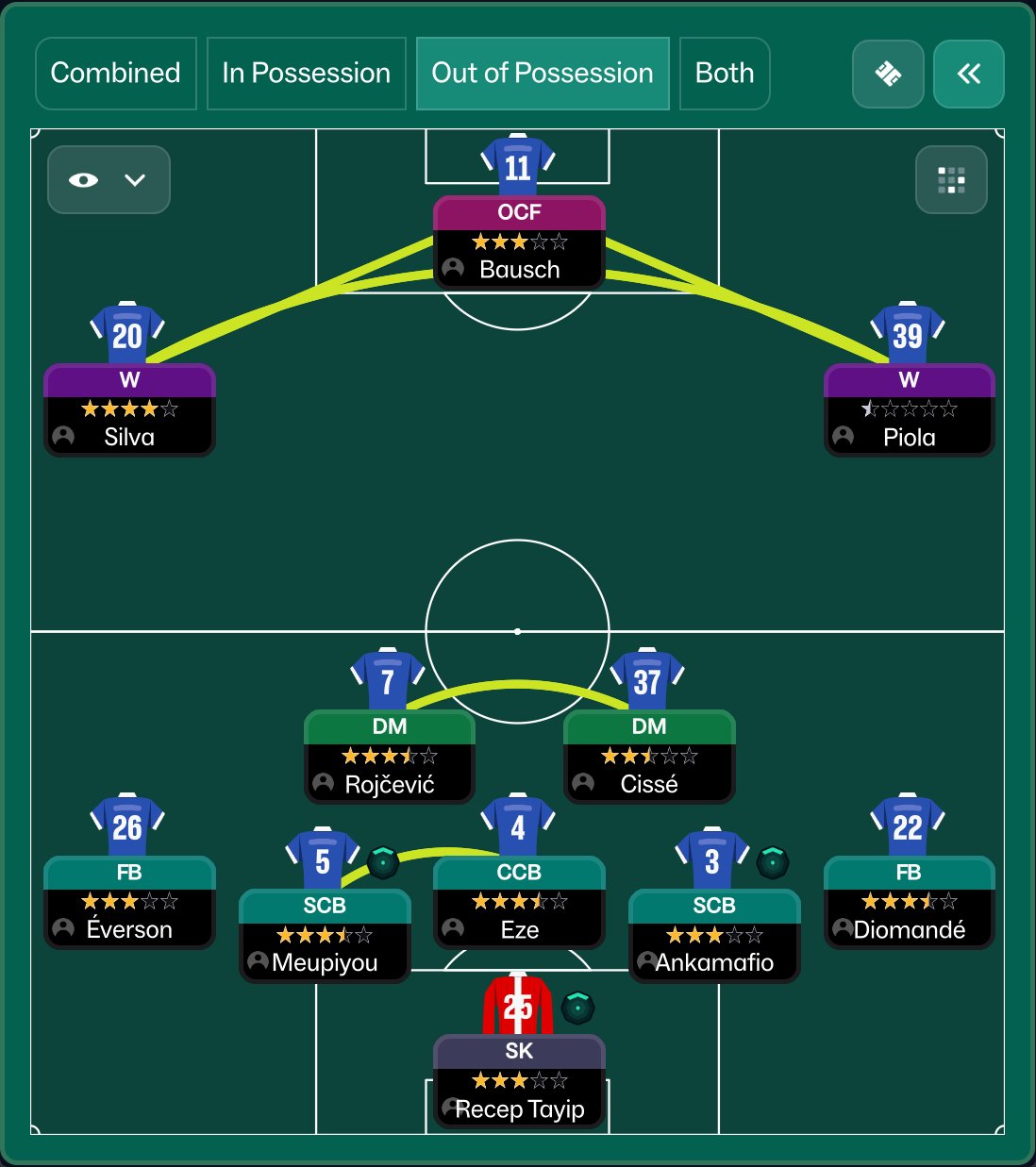1036x1167 pixels.
Task: Click the diamond-pattern icon button in the header
Action: pyautogui.click(x=887, y=74)
